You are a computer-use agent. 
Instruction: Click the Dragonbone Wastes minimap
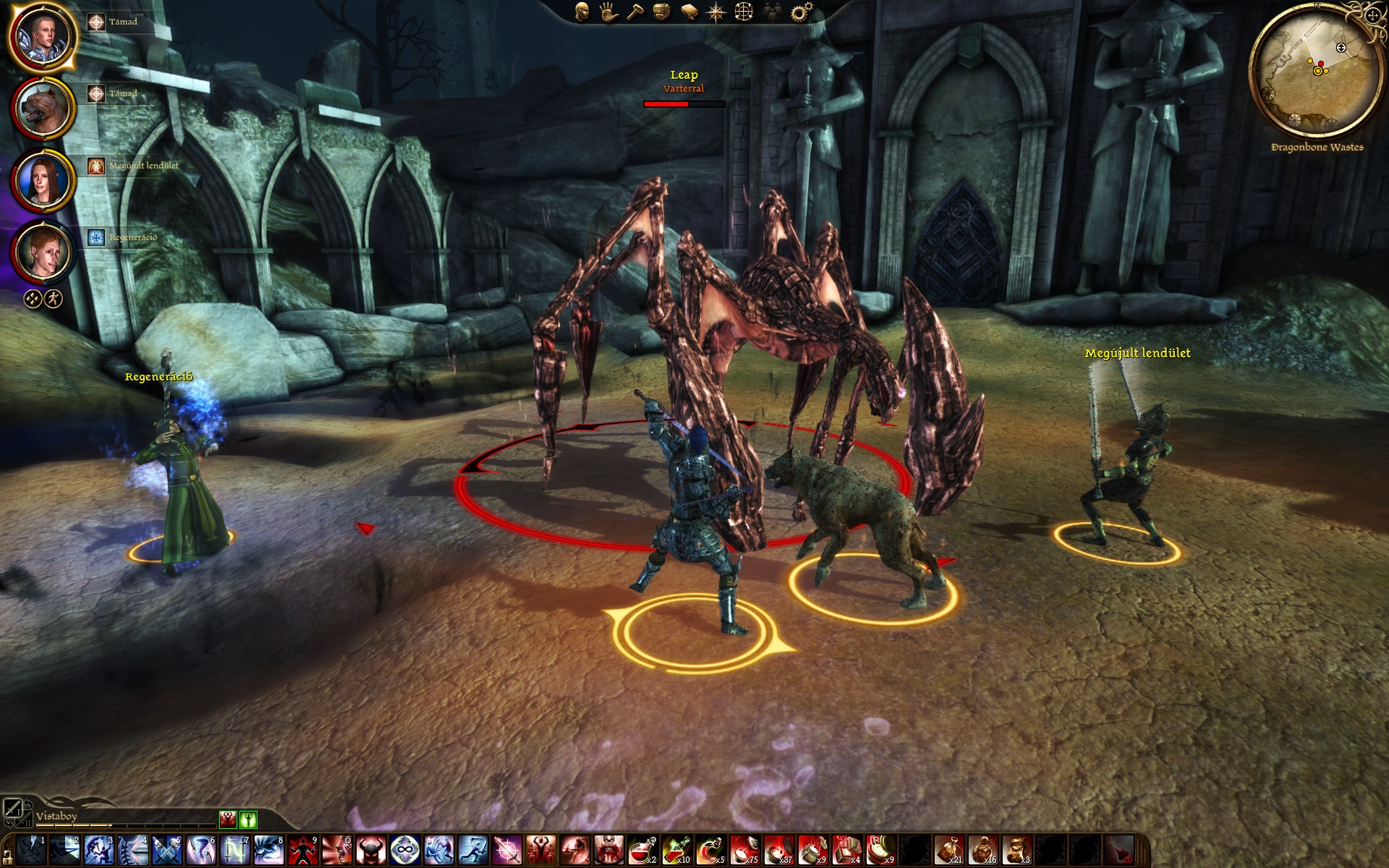[1317, 72]
